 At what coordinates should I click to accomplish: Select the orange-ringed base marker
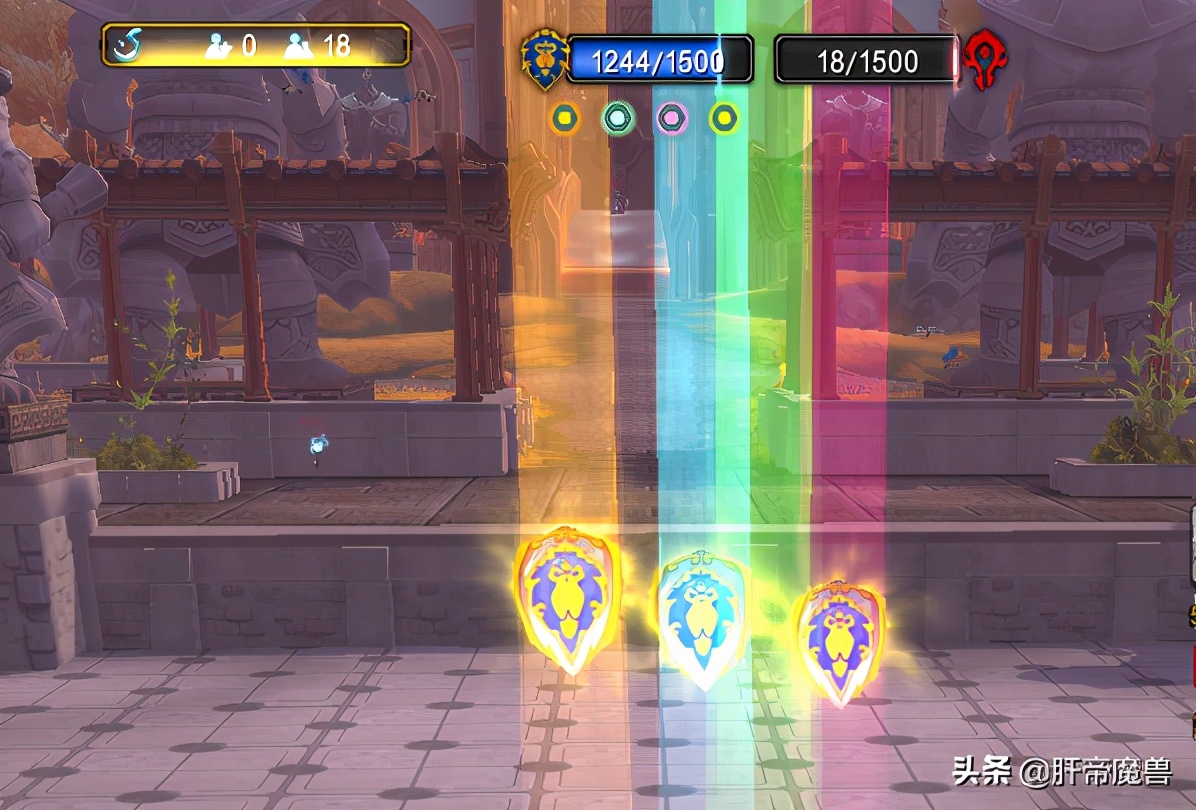pos(565,119)
